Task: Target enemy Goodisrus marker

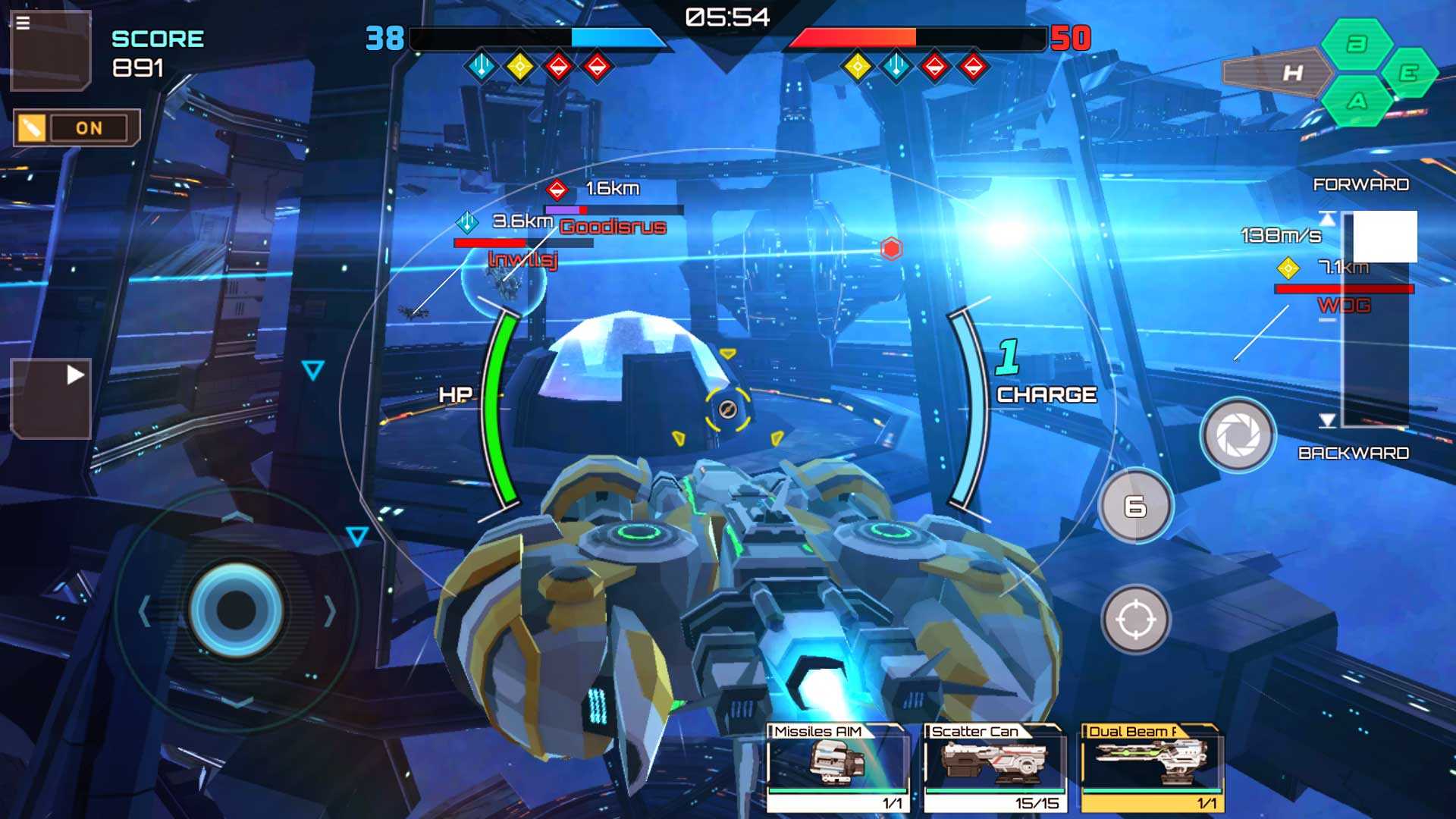Action: click(557, 189)
